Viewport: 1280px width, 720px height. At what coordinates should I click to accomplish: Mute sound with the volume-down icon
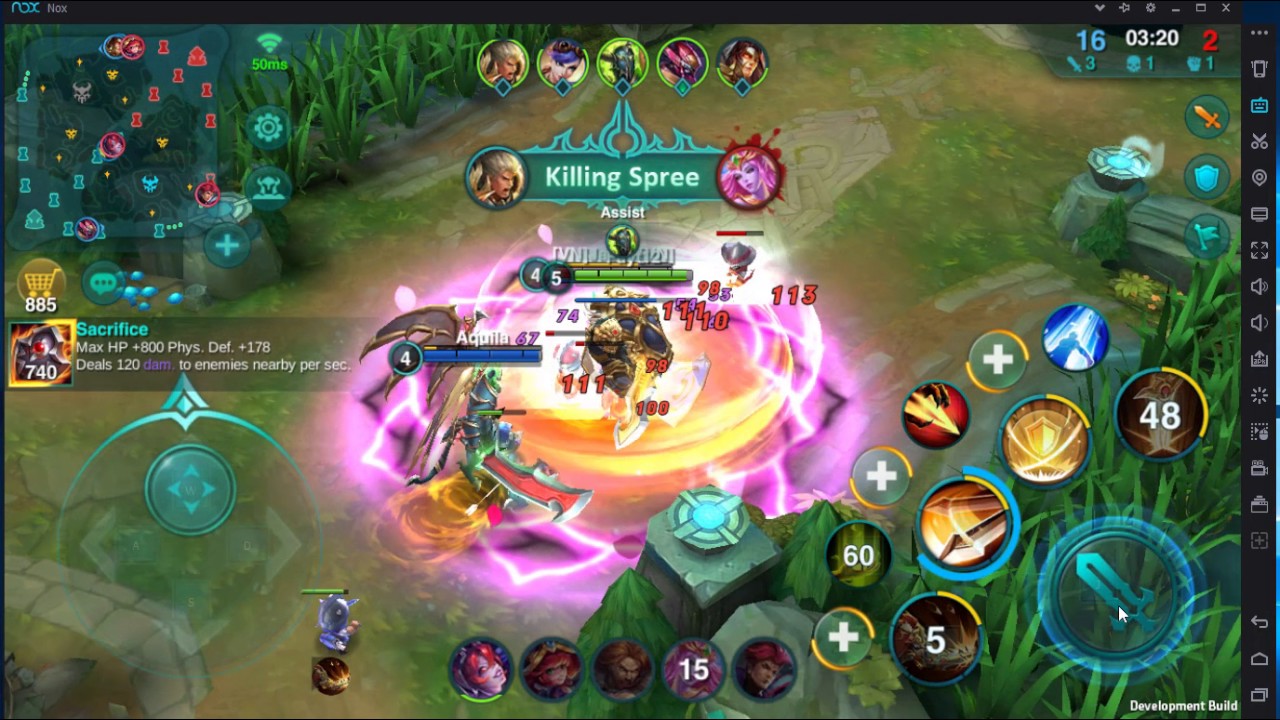pyautogui.click(x=1259, y=321)
